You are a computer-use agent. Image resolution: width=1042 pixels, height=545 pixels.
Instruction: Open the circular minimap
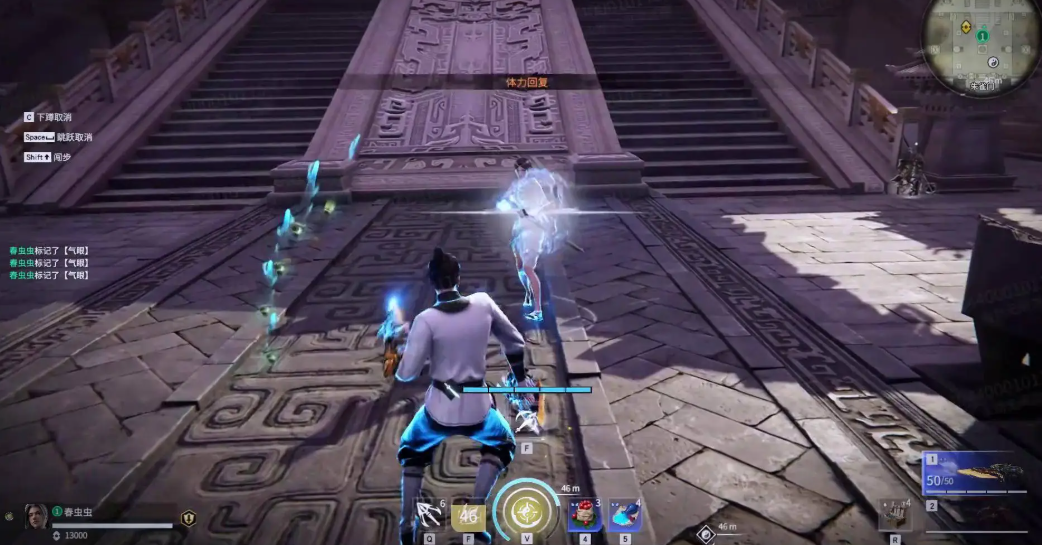tap(981, 43)
